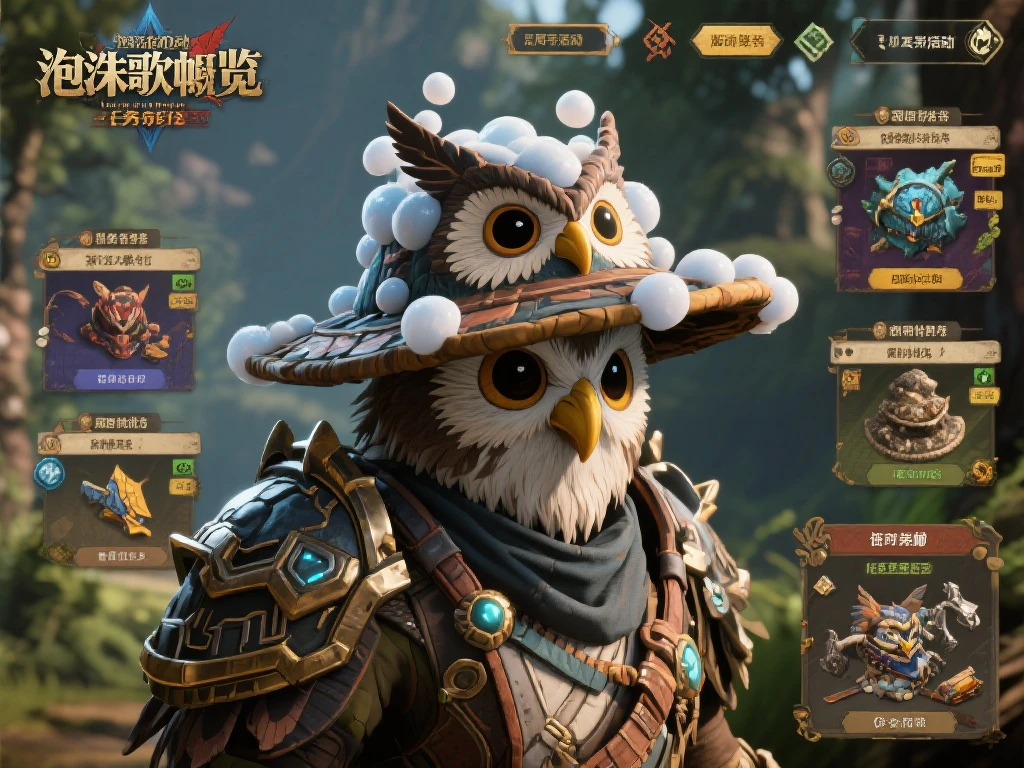
Task: Click the top yellow tag on teal helmet card
Action: (987, 165)
